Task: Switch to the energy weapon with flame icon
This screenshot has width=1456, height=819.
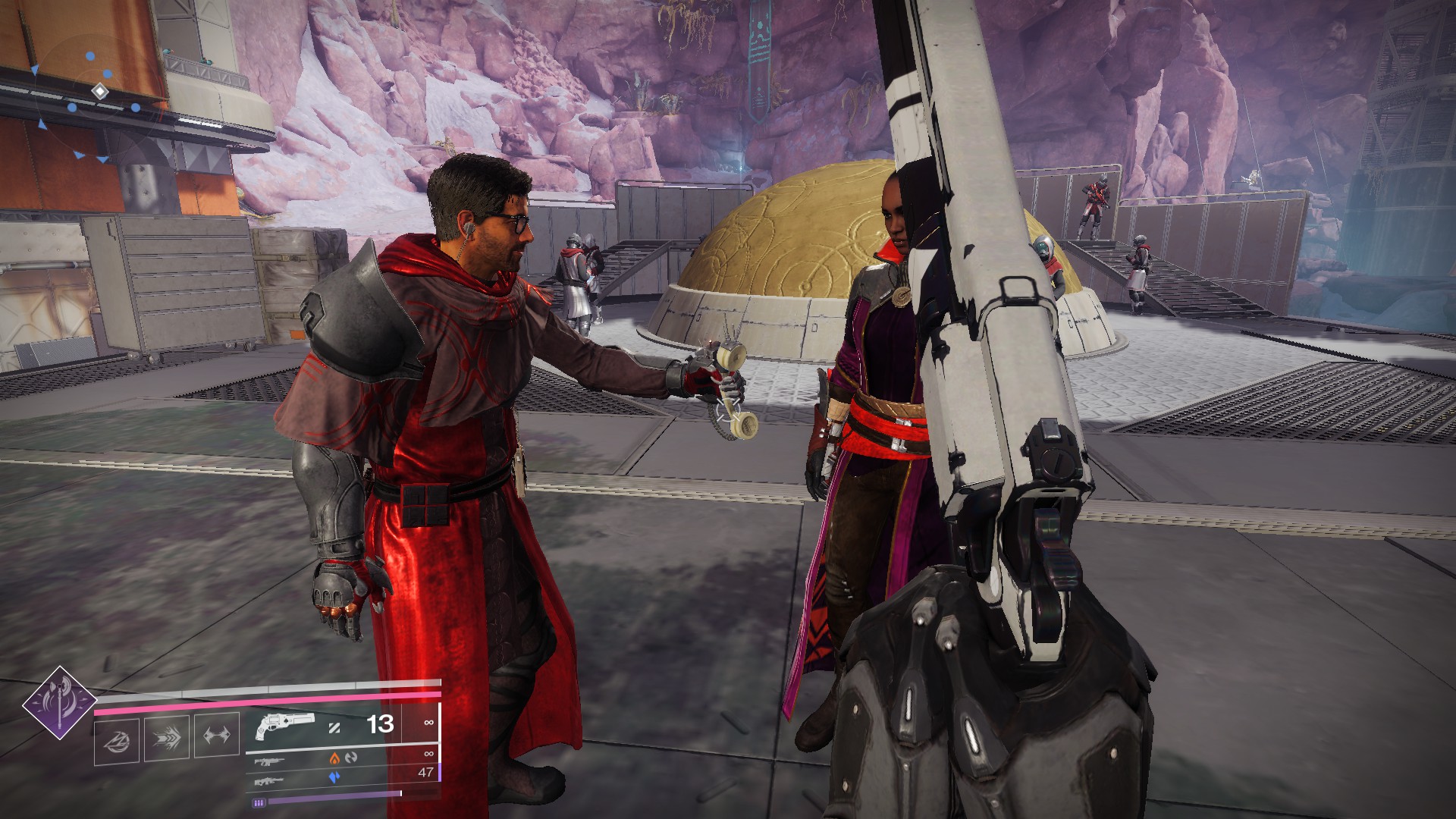Action: click(270, 759)
